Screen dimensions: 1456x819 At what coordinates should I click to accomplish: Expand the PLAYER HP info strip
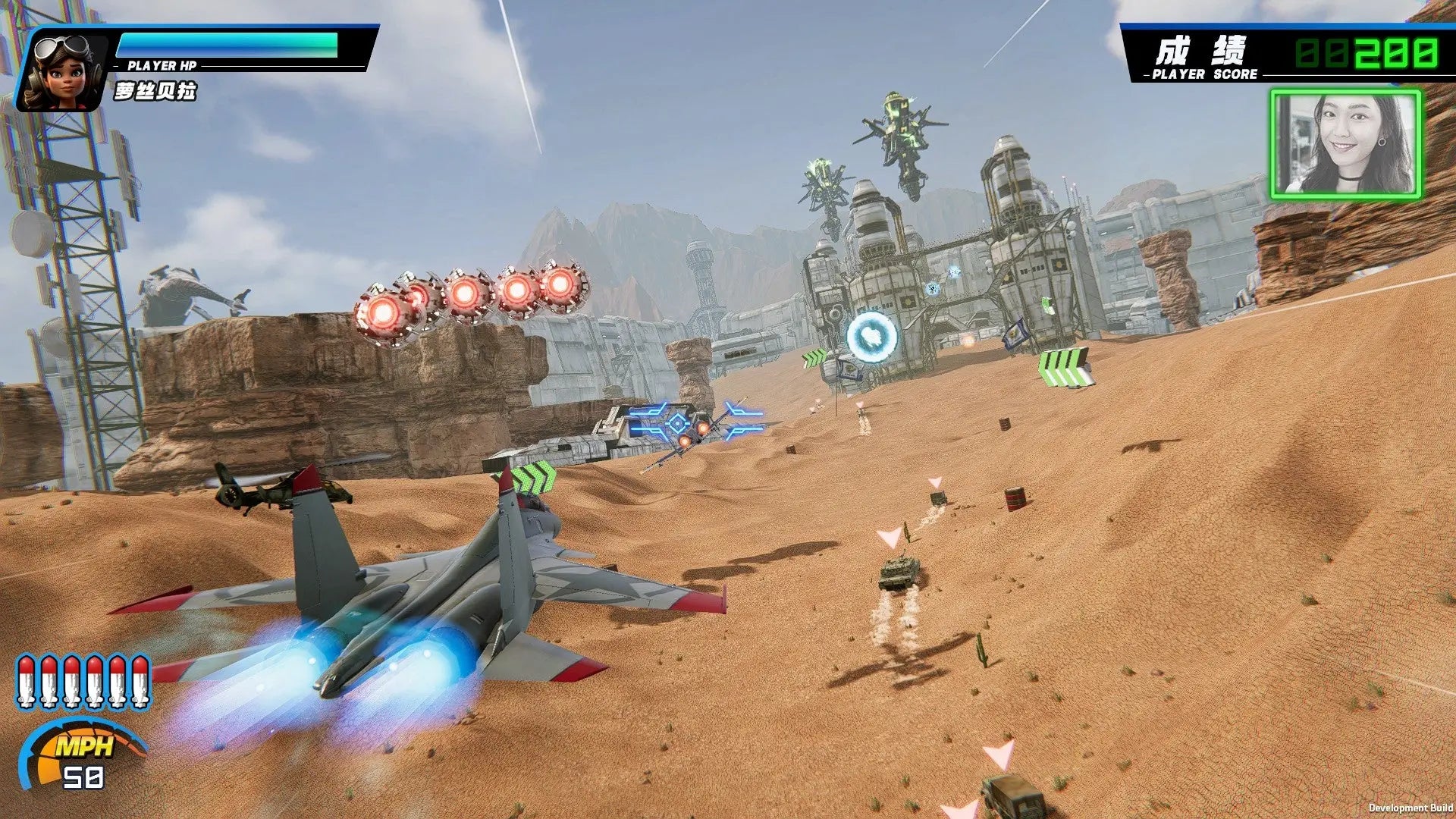(x=163, y=66)
